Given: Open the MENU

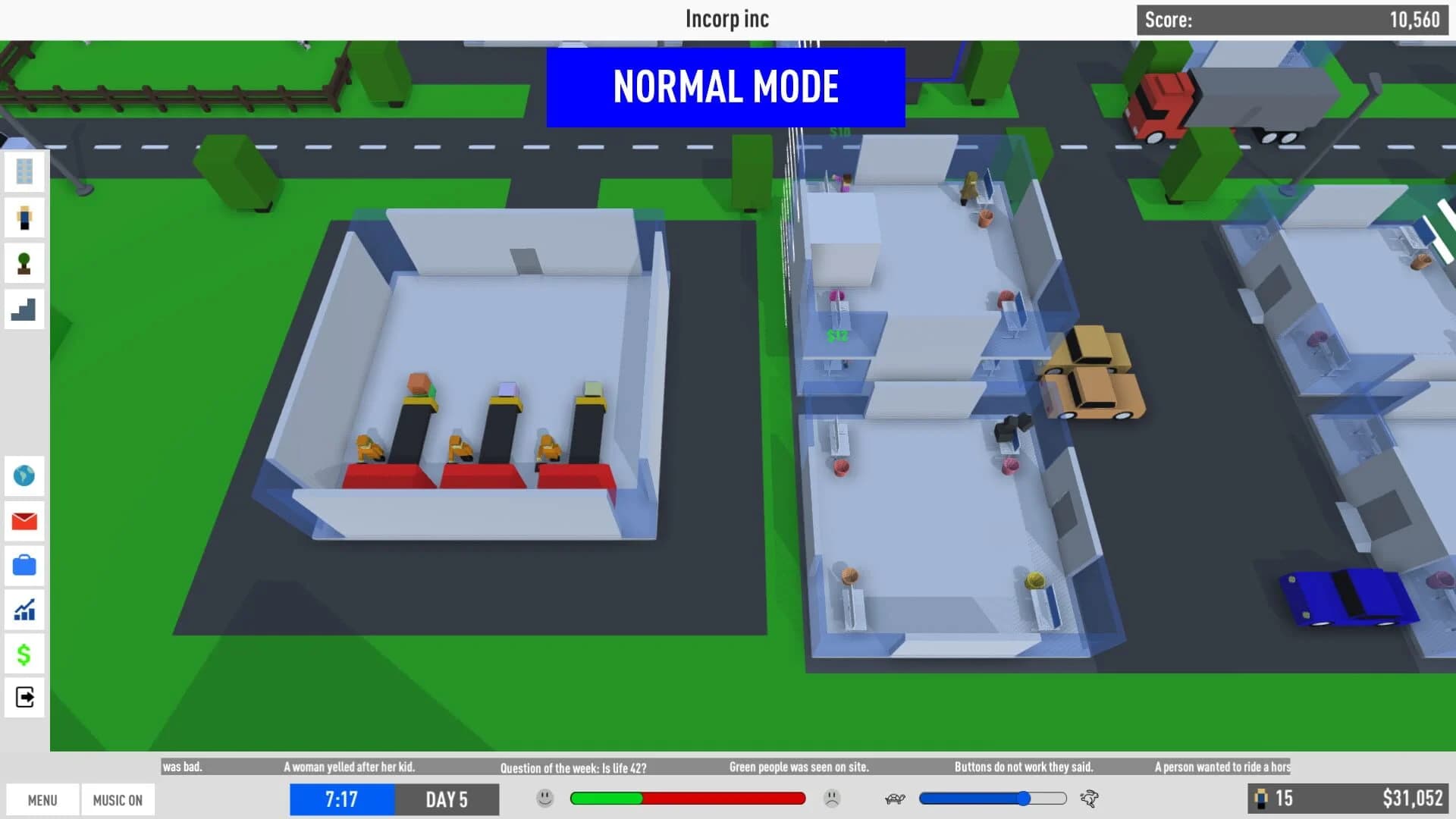Looking at the screenshot, I should [42, 799].
